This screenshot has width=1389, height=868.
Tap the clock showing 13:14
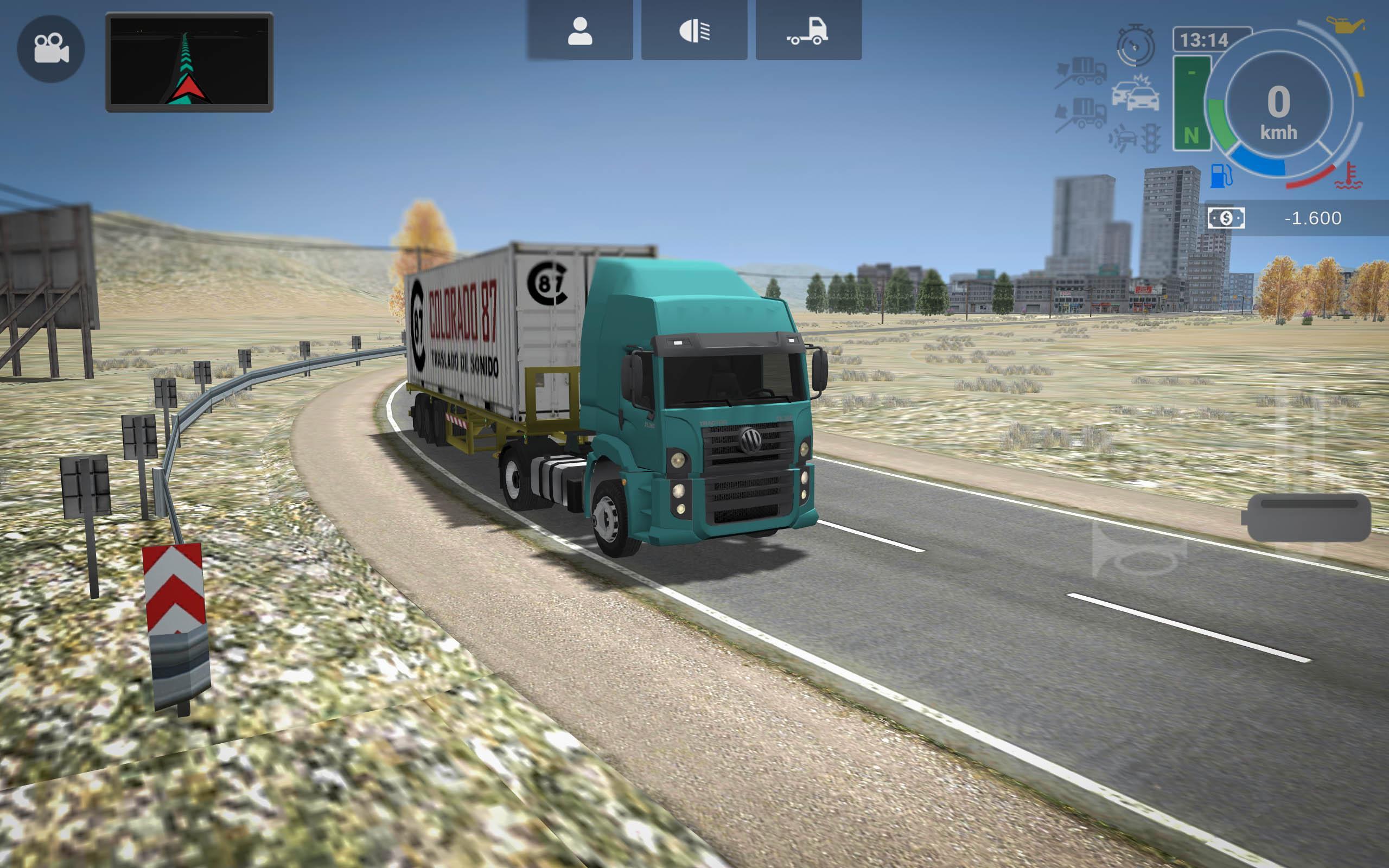(1204, 40)
